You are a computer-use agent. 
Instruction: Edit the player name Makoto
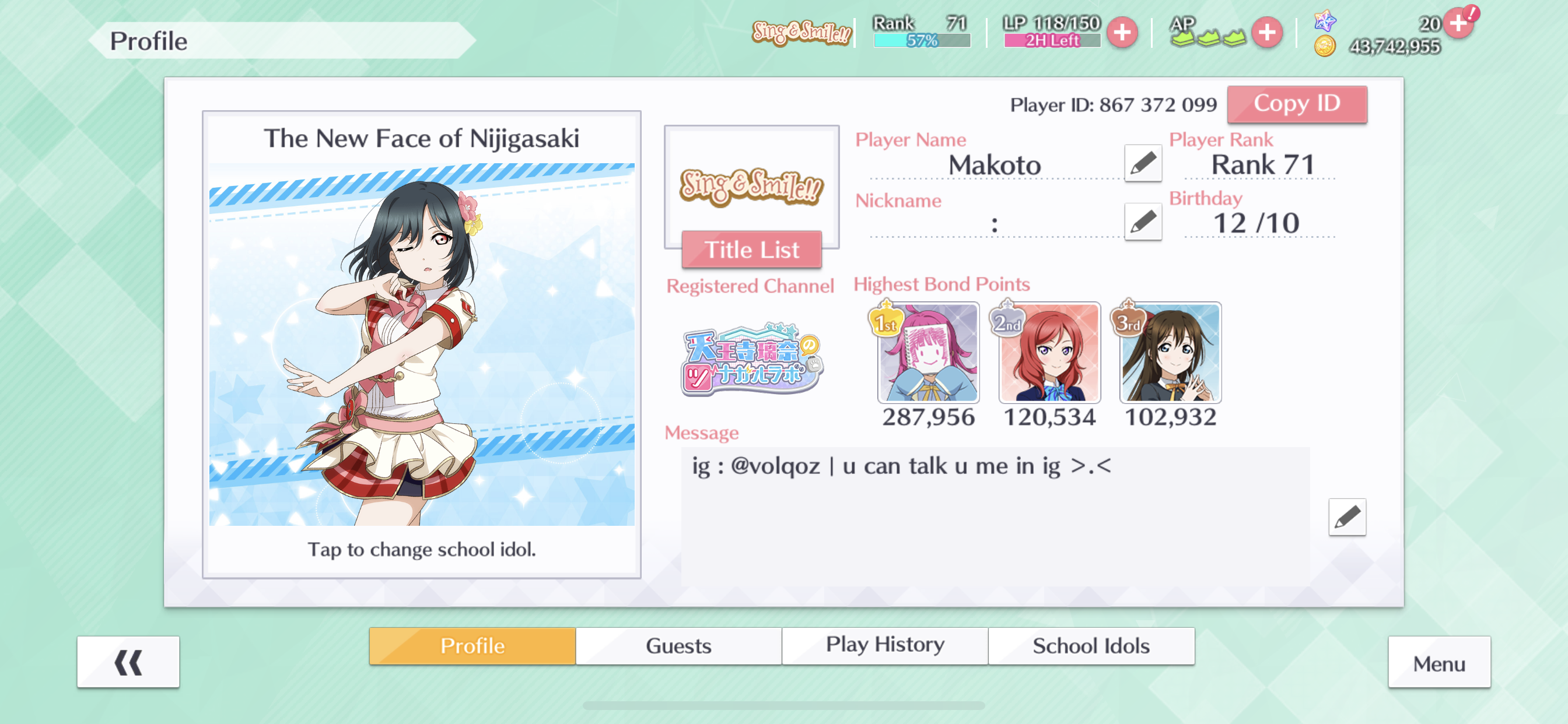1143,163
